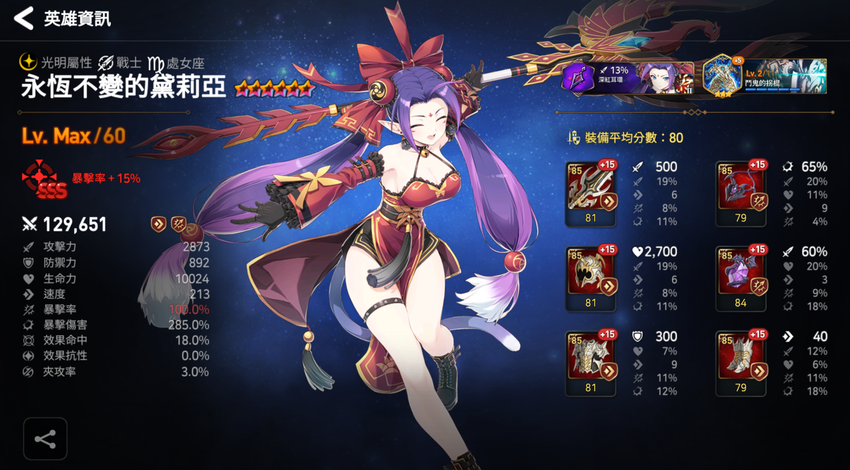
Task: Open the exclusive equipment with 13% attack
Action: point(626,77)
